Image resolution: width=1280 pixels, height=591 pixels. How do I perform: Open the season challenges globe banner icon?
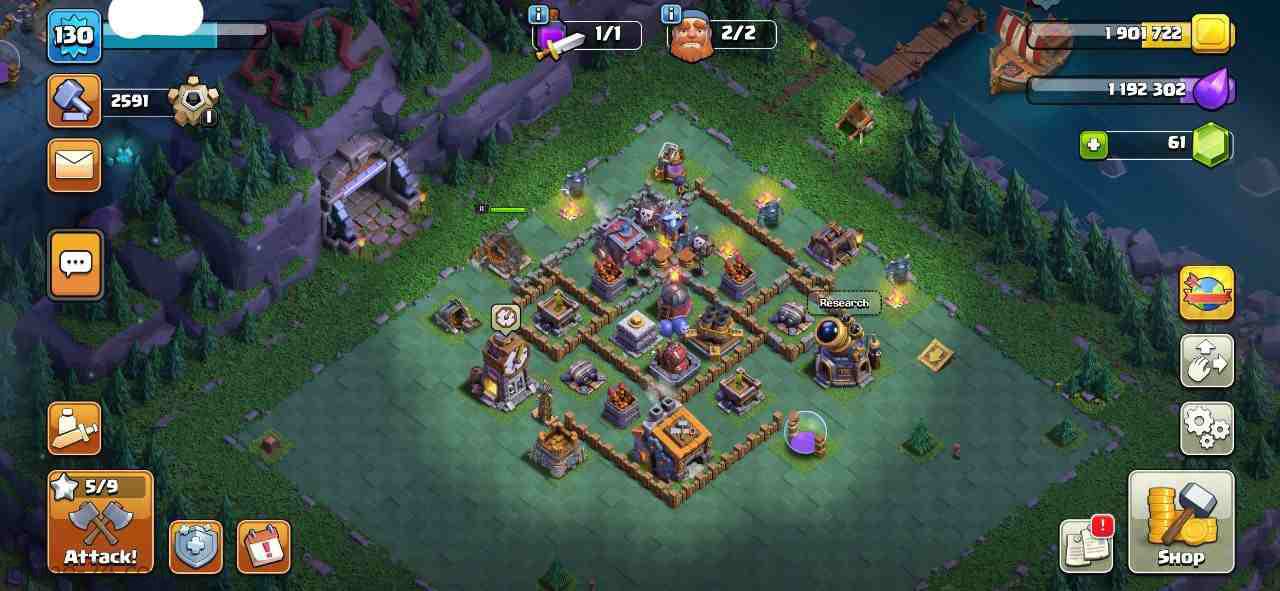[x=1206, y=293]
